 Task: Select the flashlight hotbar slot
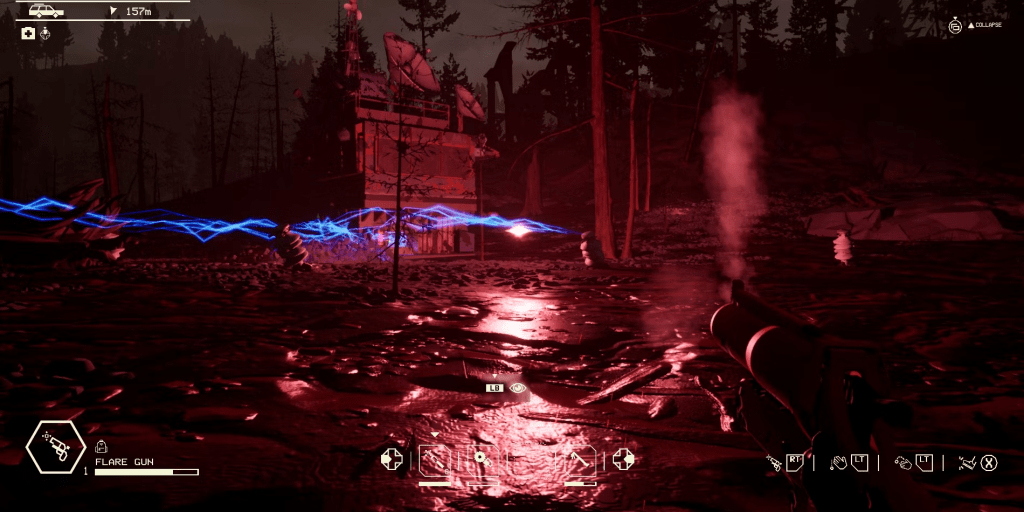coord(482,459)
